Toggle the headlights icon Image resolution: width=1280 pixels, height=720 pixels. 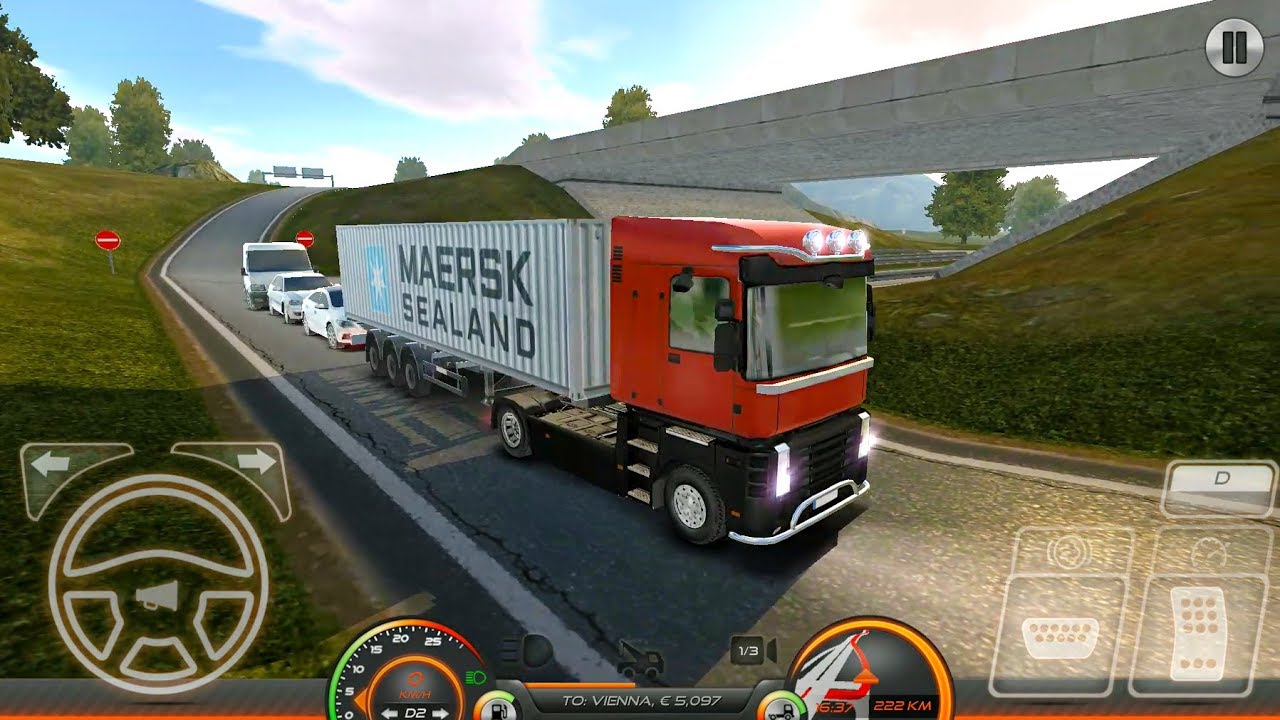pyautogui.click(x=526, y=651)
